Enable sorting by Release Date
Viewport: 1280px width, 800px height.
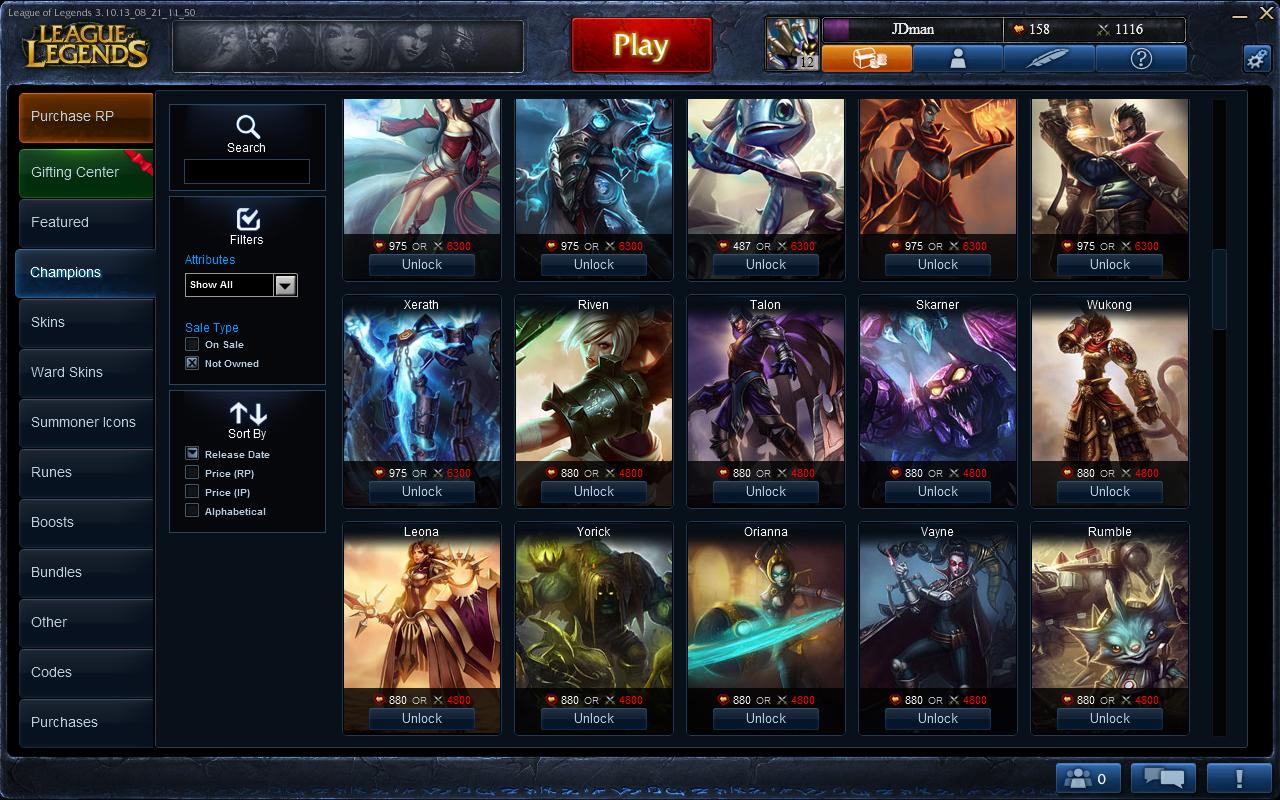(190, 453)
